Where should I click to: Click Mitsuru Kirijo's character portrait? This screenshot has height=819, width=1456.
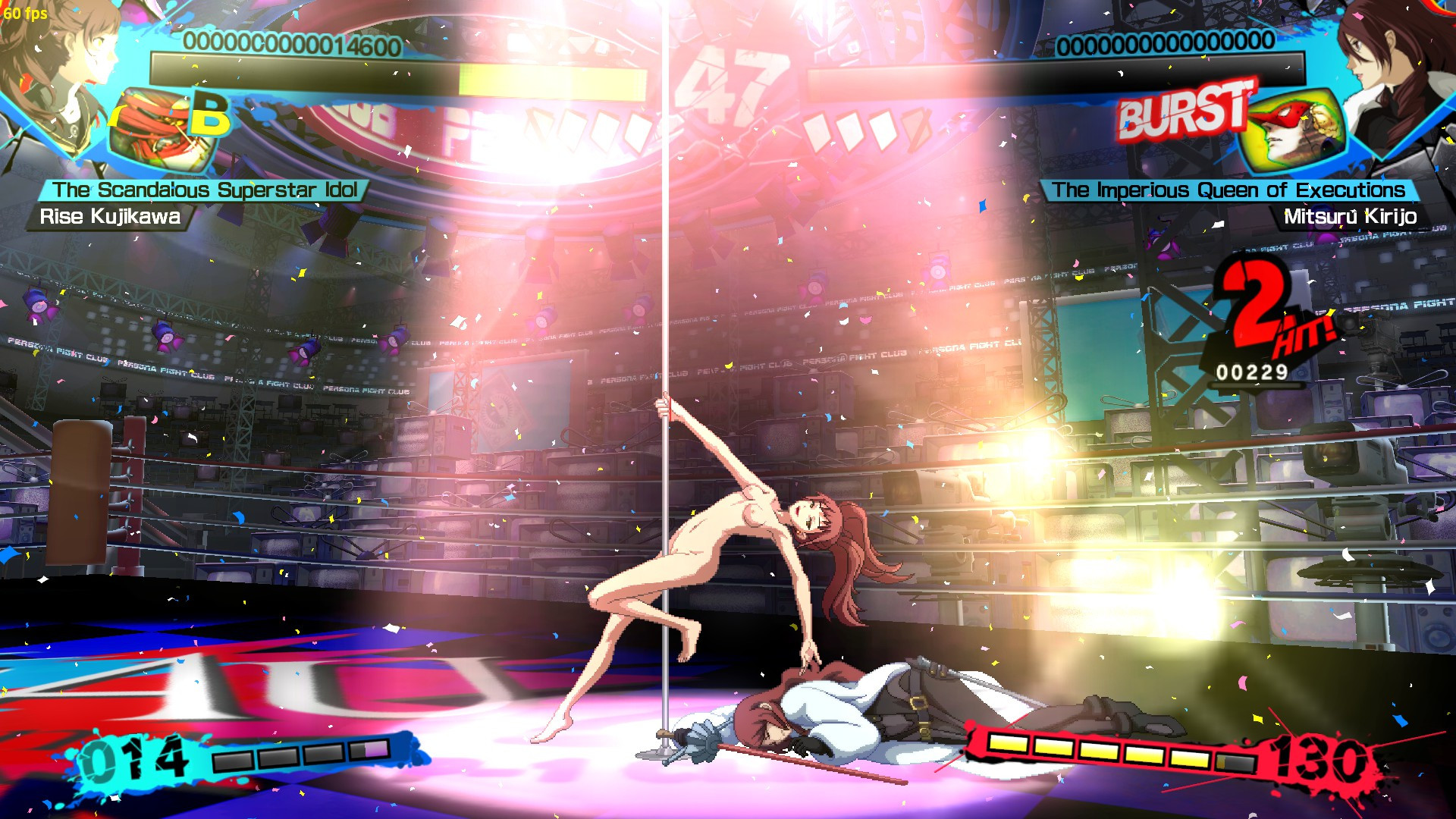[x=1395, y=68]
